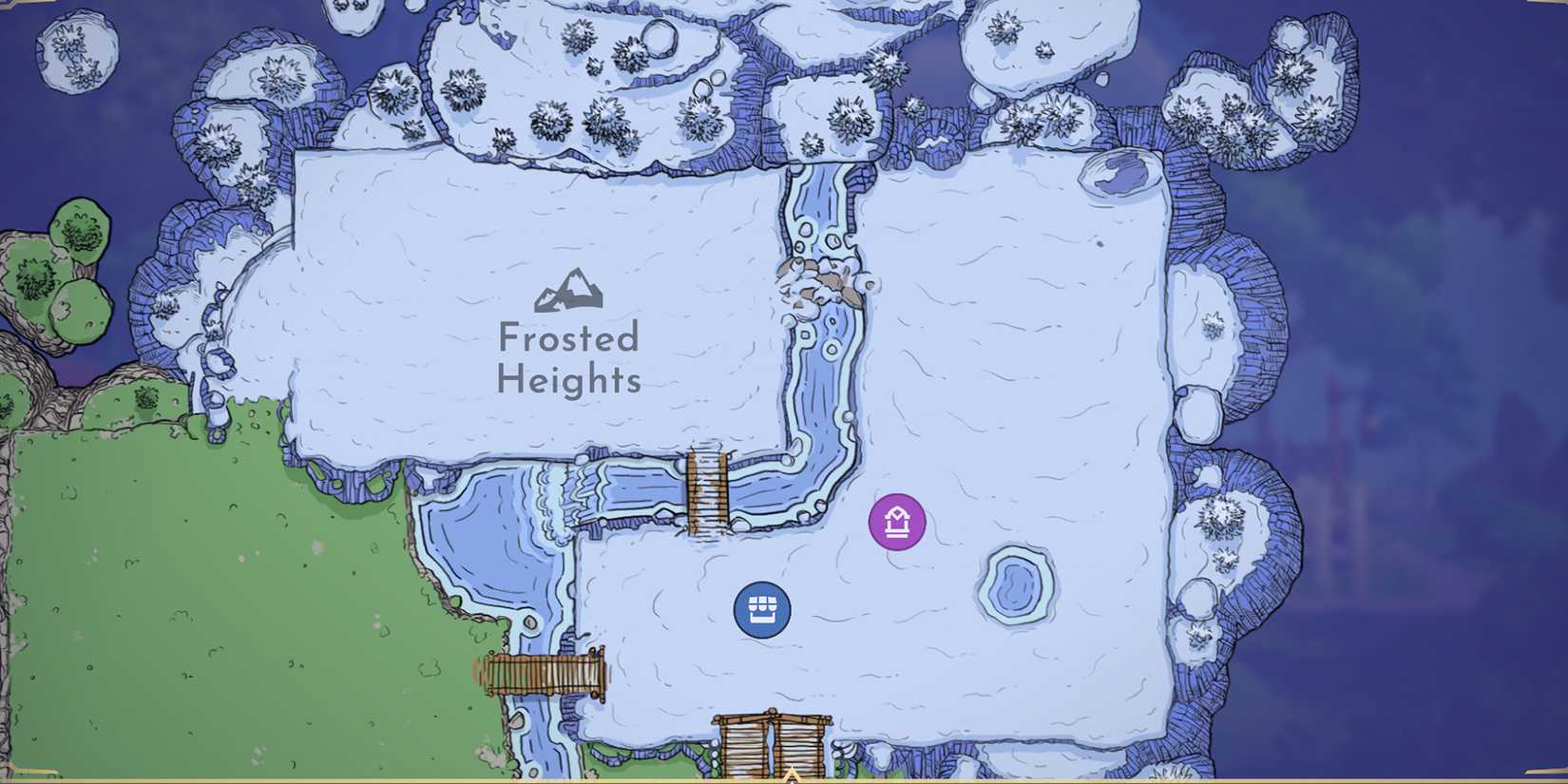Screen dimensions: 1568x784
Task: Click the awning symbol inside the blue circle
Action: 763,608
